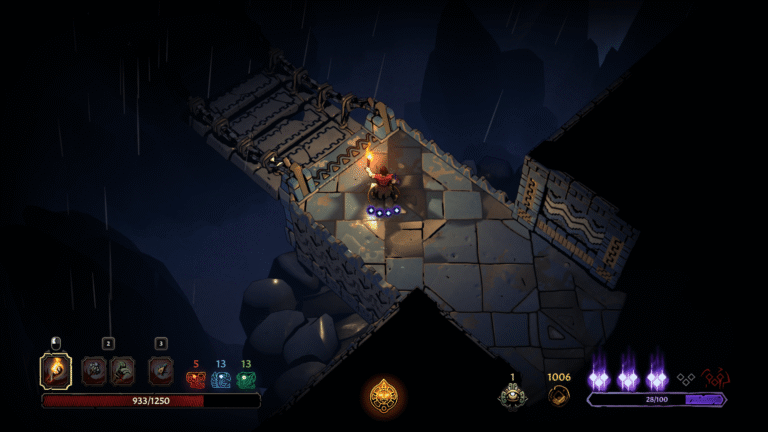Select the torch main weapon slot
768x432 pixels.
55,371
